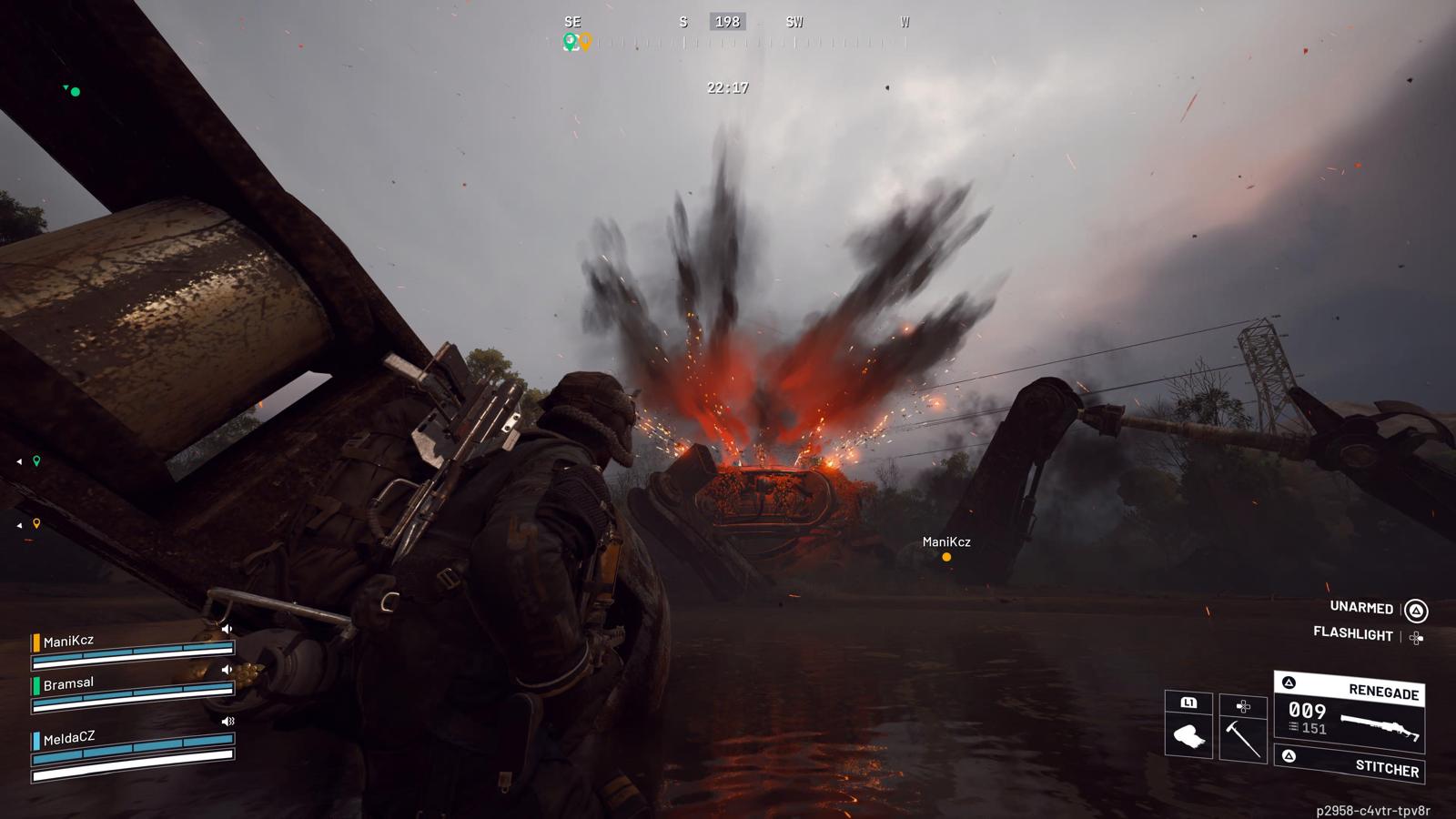Toggle the voice speaker icon above ManiKcz's bars

click(x=227, y=629)
